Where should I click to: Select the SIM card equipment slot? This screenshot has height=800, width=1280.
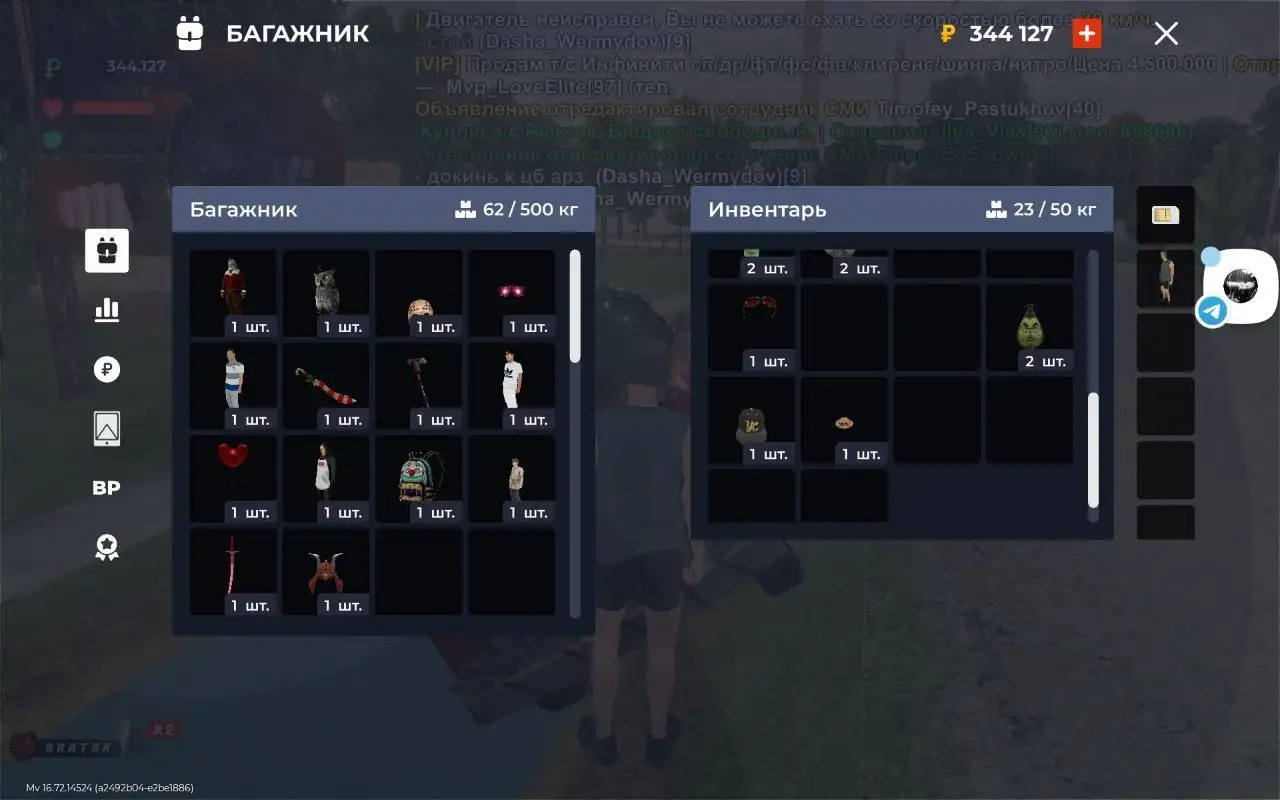(1165, 215)
